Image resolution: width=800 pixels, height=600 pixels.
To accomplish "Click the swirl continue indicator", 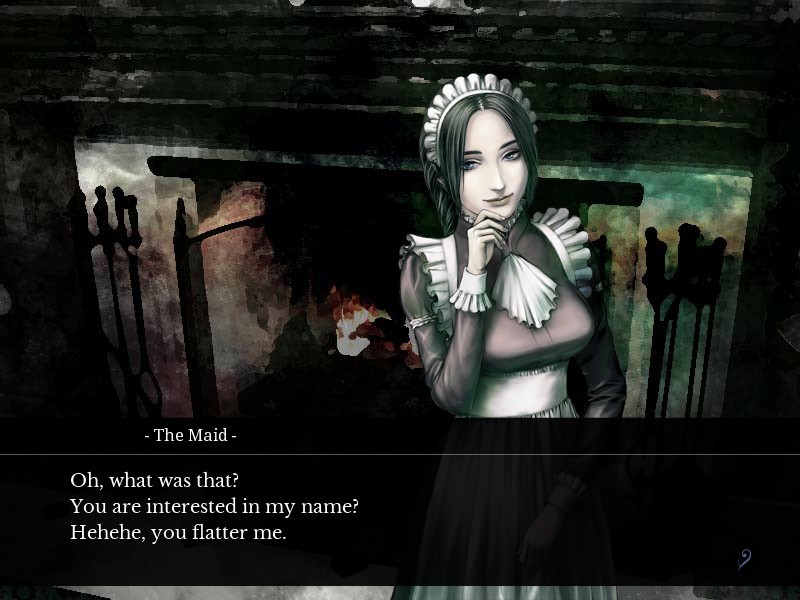I will tap(744, 560).
